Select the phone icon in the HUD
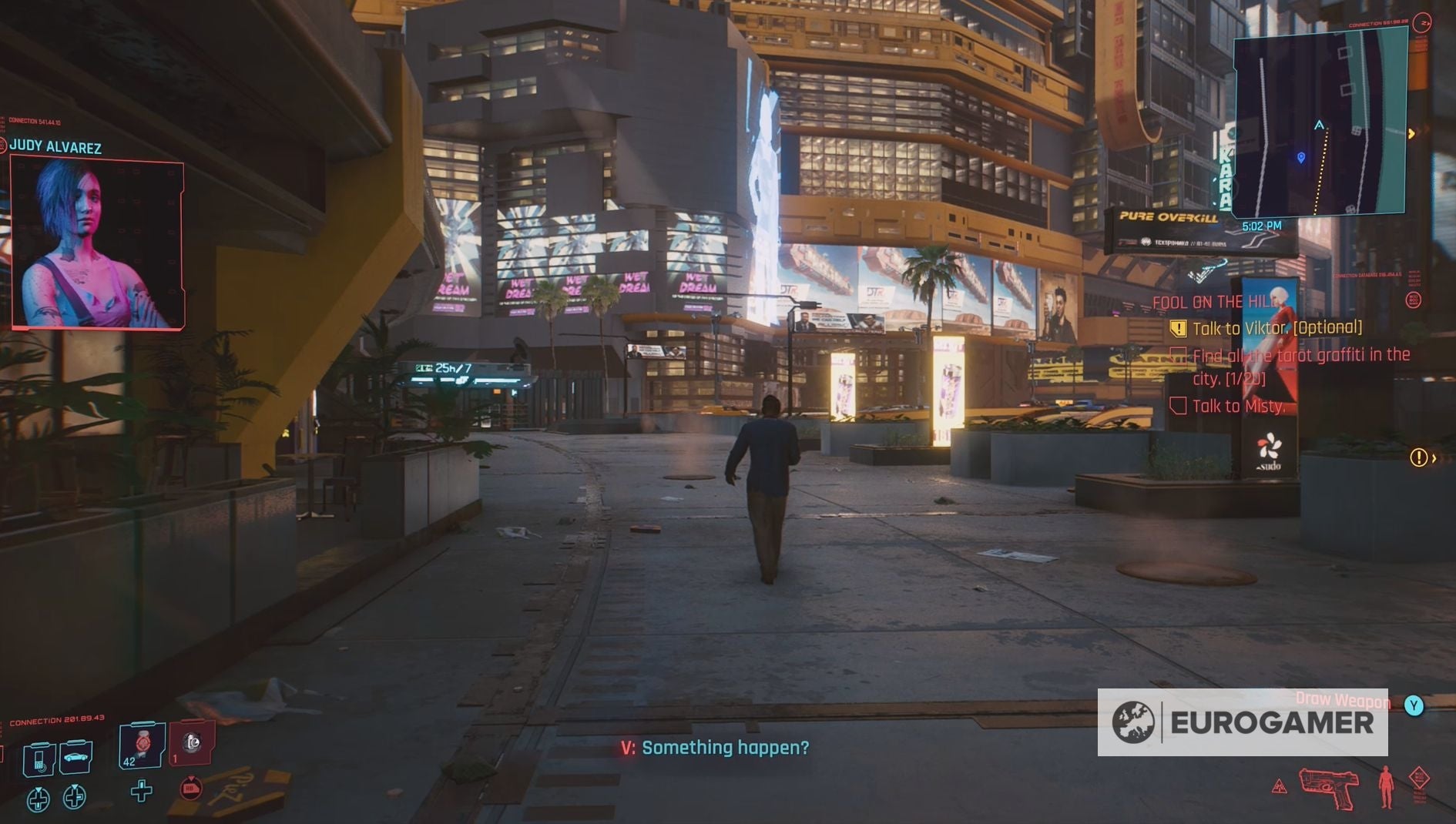The image size is (1456, 824). click(39, 759)
